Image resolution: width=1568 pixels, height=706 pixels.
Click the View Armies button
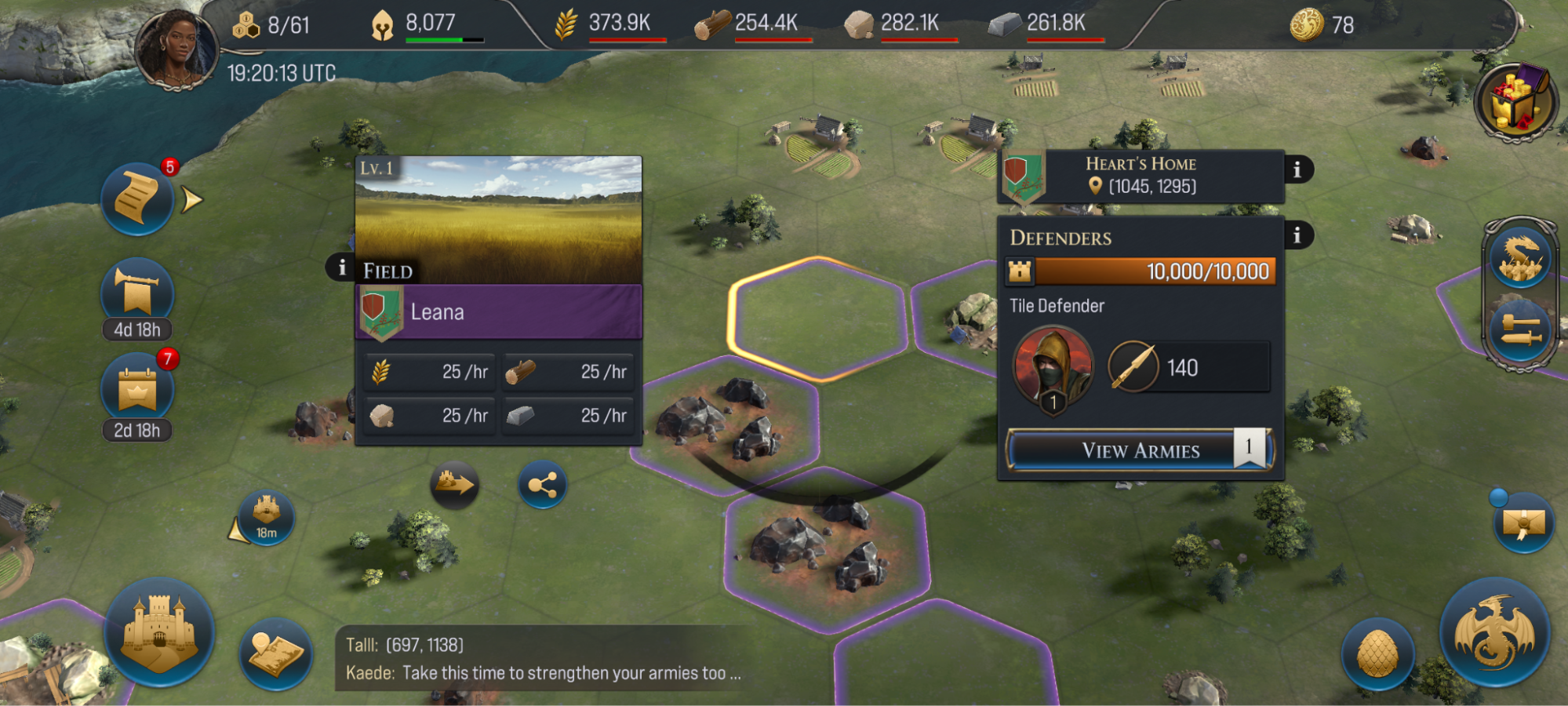[1140, 450]
